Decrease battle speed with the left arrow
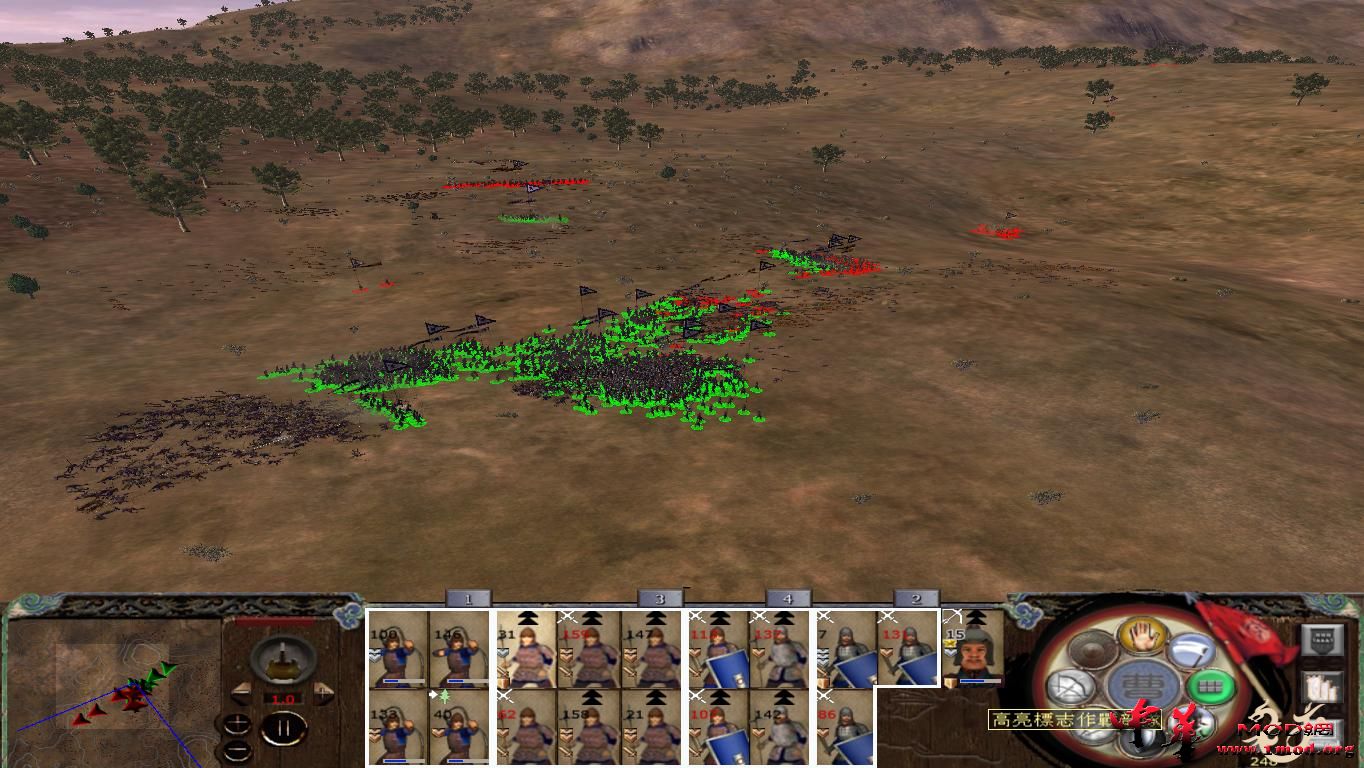Viewport: 1364px width, 768px height. [x=241, y=693]
